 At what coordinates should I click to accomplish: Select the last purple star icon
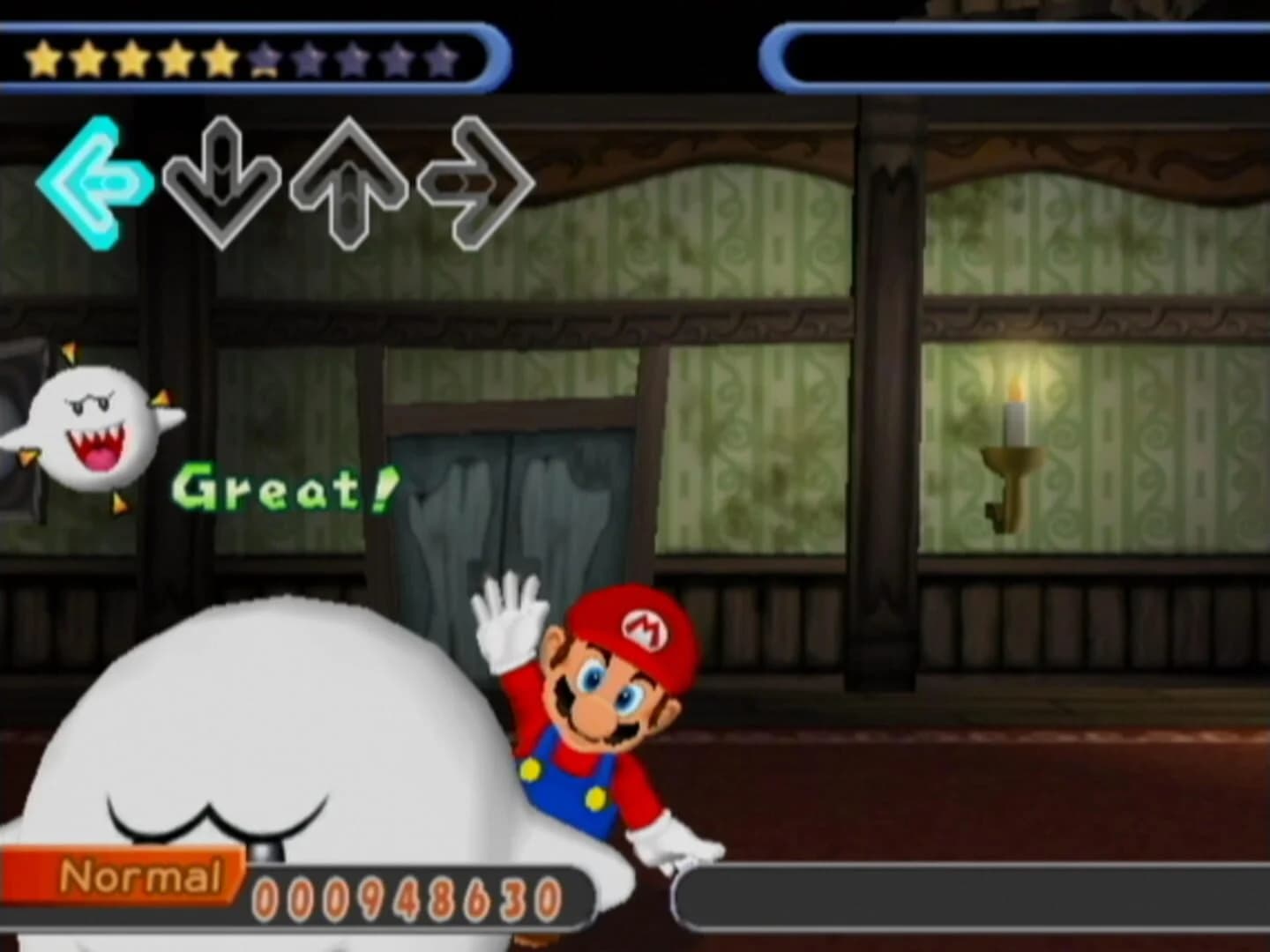coord(441,57)
